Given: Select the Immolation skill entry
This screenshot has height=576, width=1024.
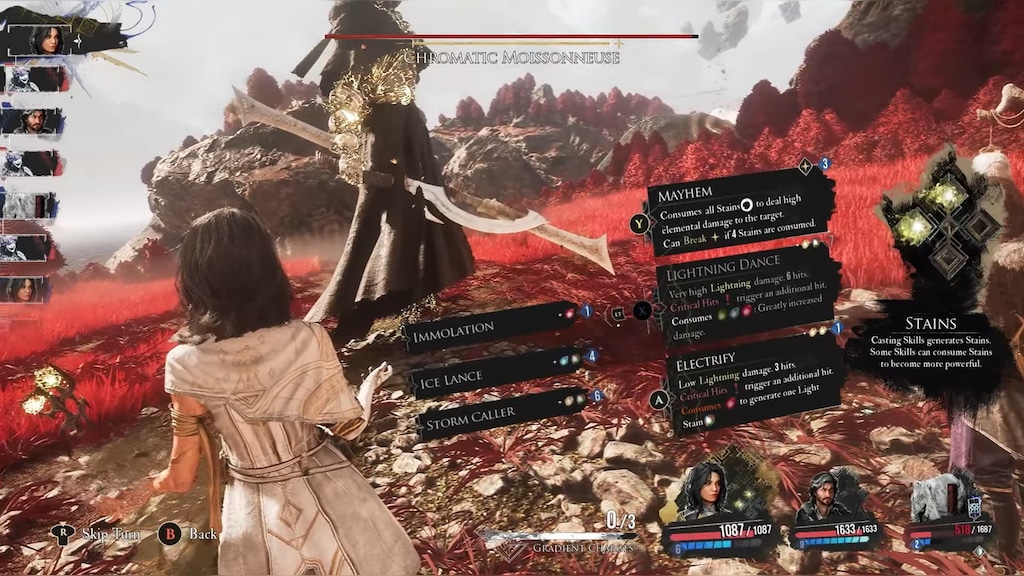Looking at the screenshot, I should click(488, 327).
